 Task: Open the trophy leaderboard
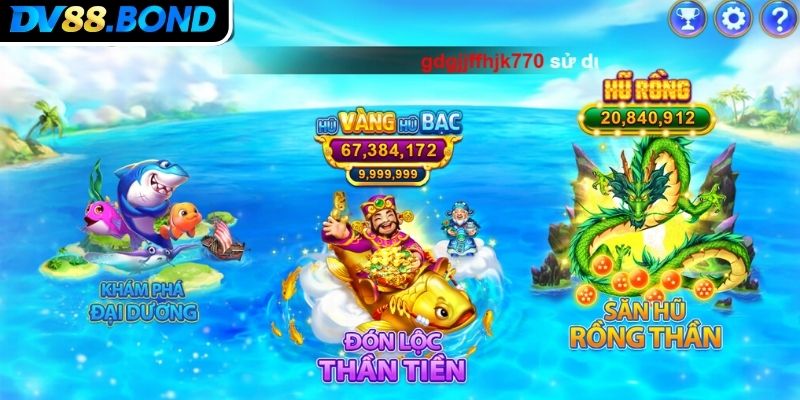(687, 17)
